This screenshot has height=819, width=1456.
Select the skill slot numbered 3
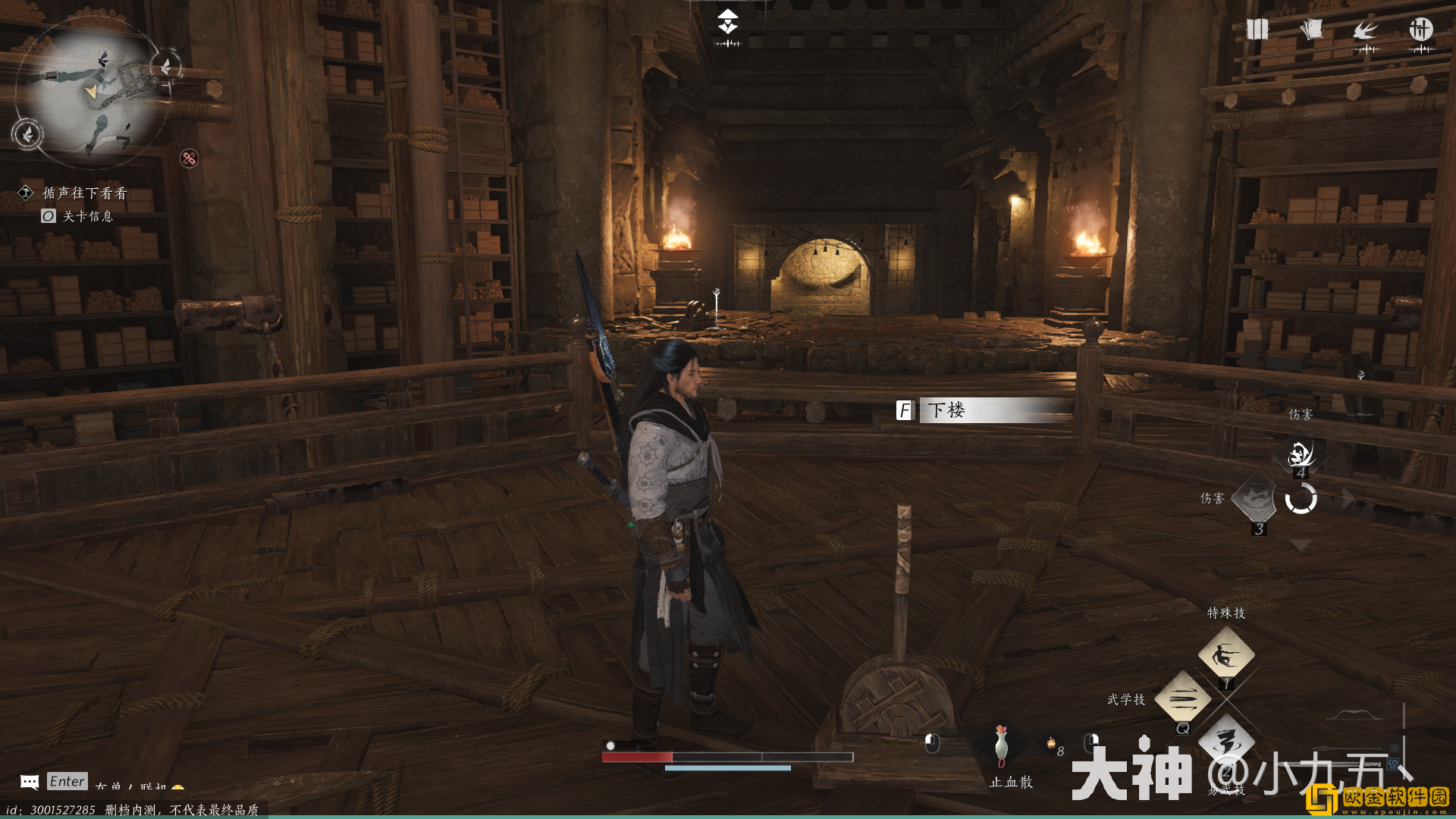click(1257, 499)
